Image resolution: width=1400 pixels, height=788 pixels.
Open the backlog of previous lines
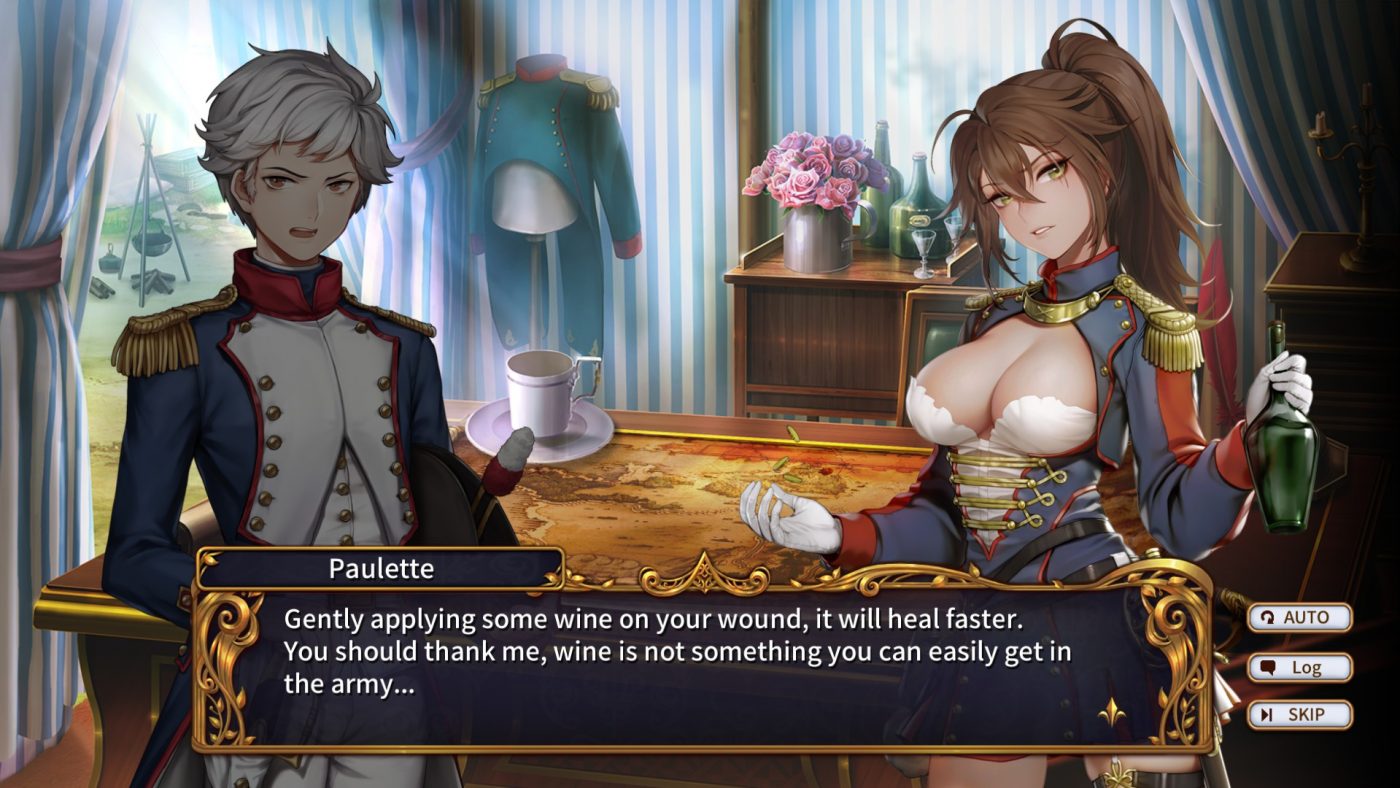tap(1300, 667)
